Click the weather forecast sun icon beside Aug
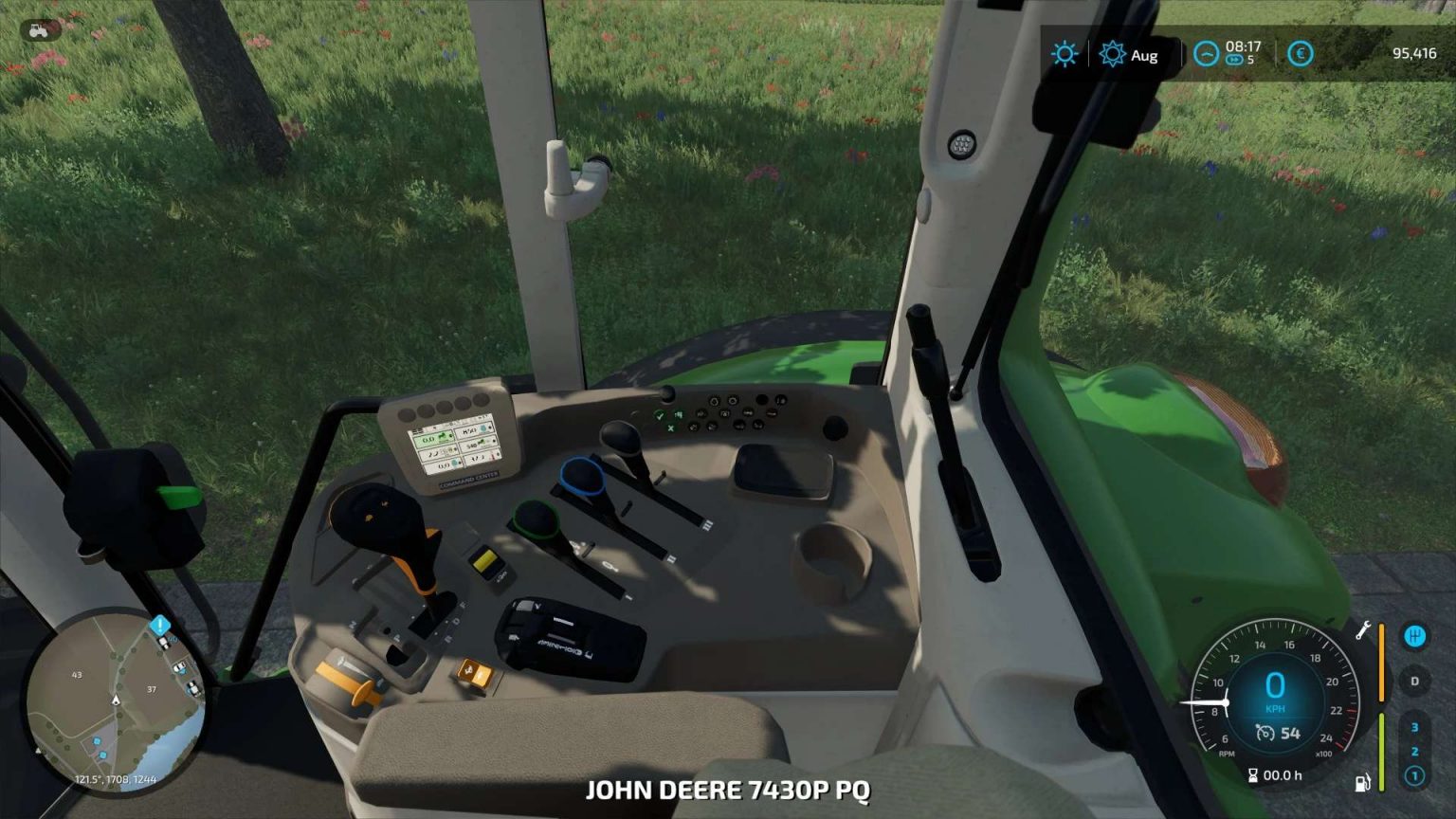1456x819 pixels. click(x=1114, y=54)
